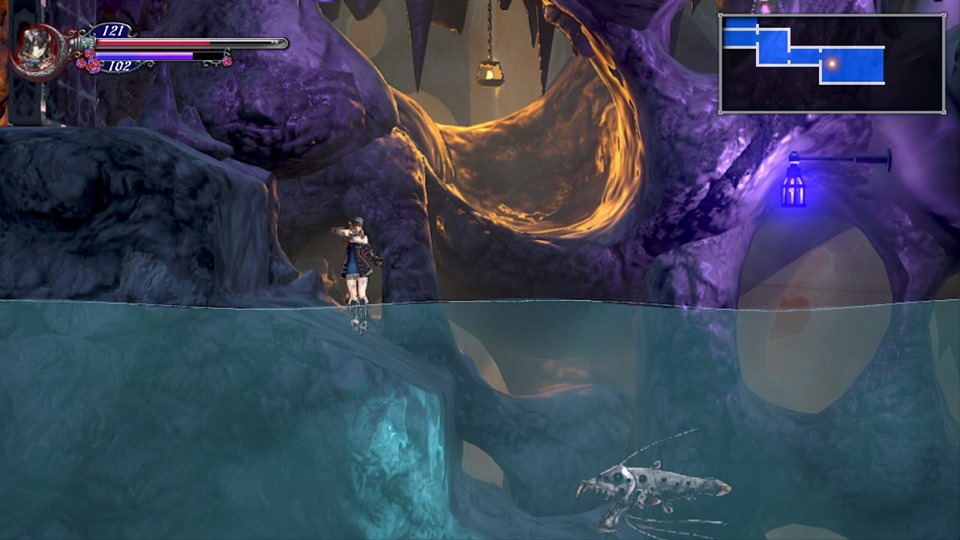Click the character portrait medallion

pyautogui.click(x=38, y=49)
